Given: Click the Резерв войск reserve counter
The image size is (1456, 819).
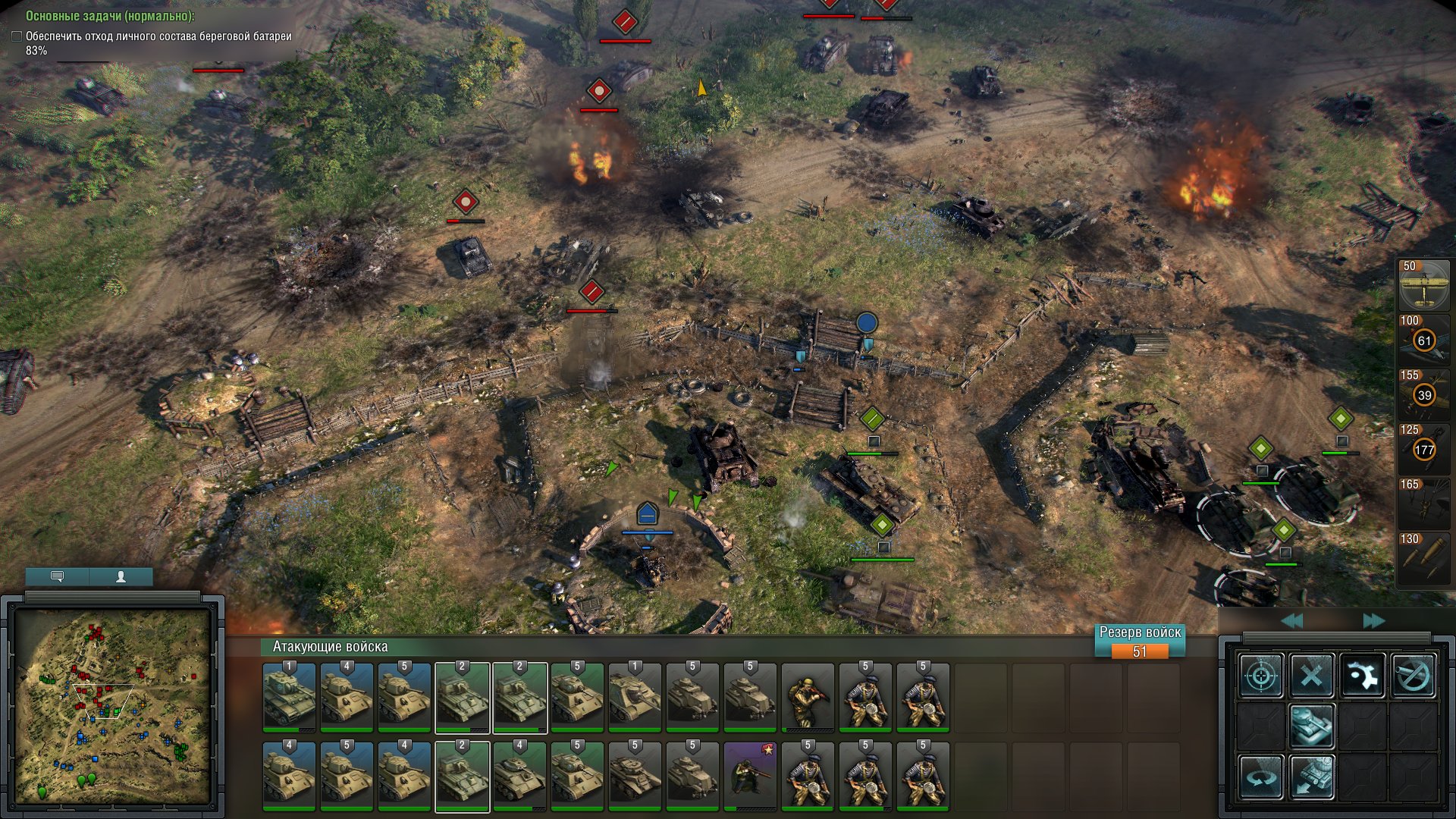Looking at the screenshot, I should pos(1140,642).
